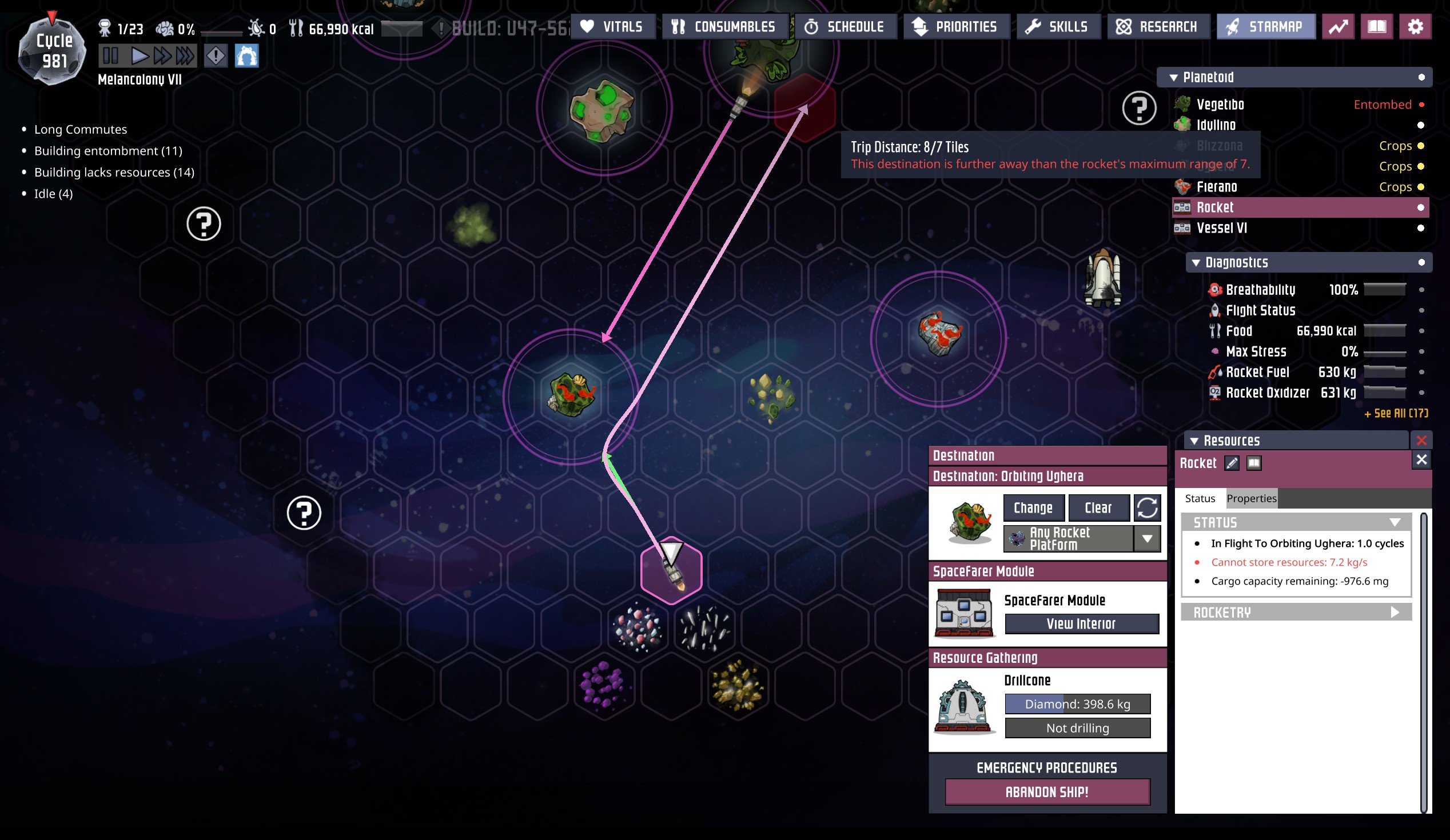Switch to the Properties tab
The image size is (1450, 840).
[1251, 498]
